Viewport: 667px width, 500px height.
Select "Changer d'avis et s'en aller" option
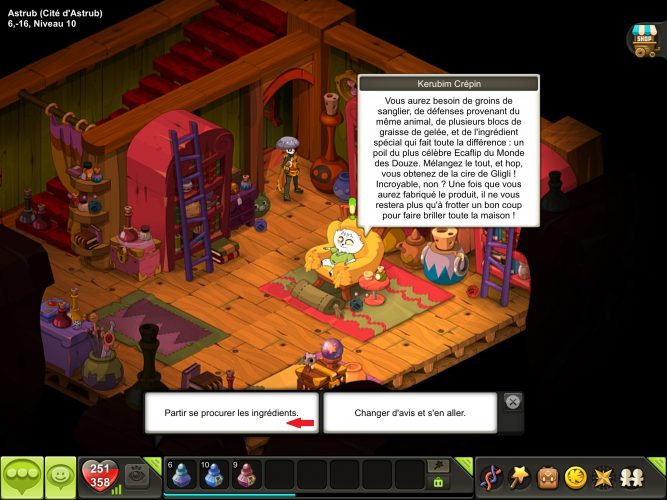pyautogui.click(x=410, y=412)
